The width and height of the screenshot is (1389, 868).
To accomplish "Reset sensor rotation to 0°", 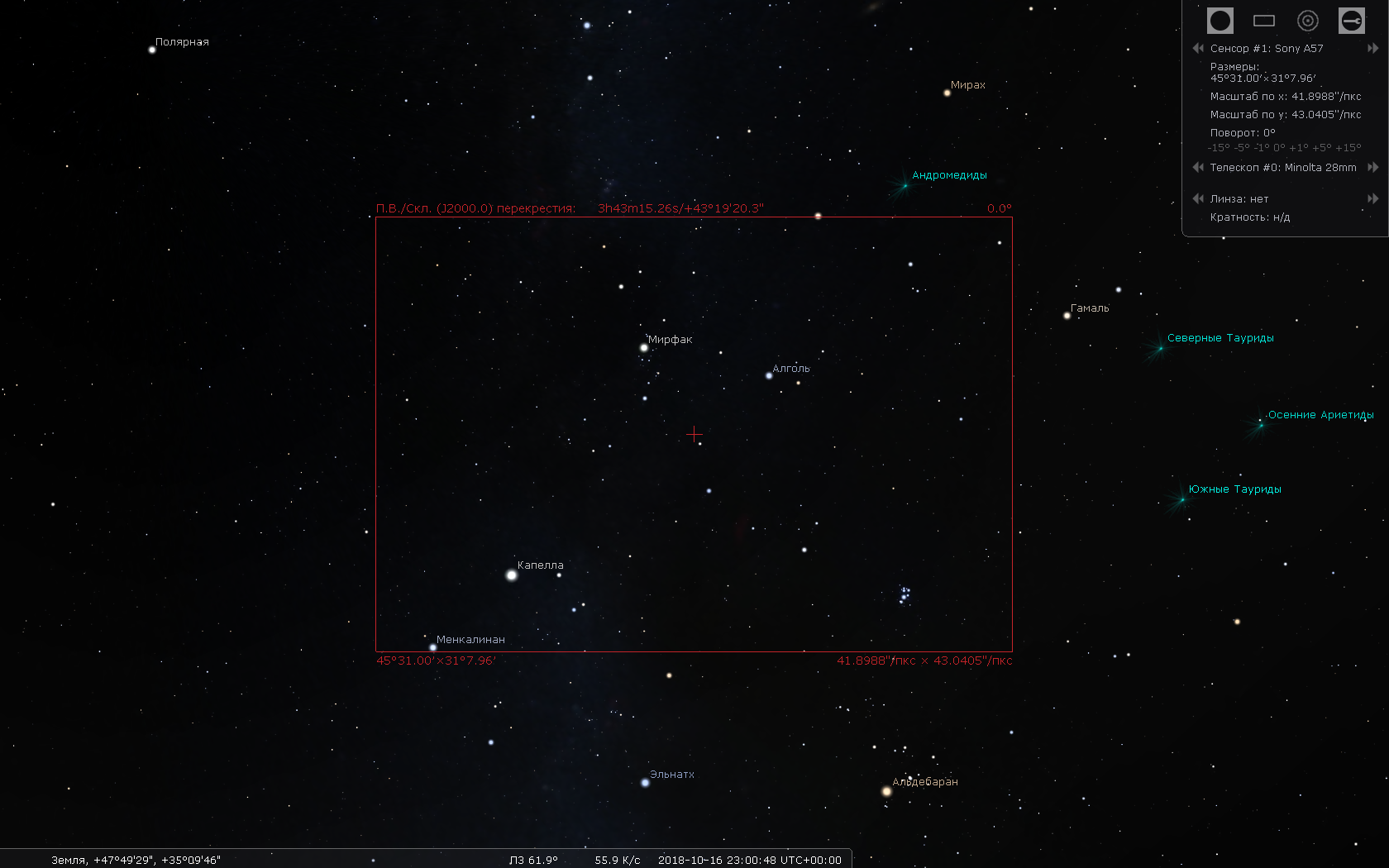I will 1279,148.
